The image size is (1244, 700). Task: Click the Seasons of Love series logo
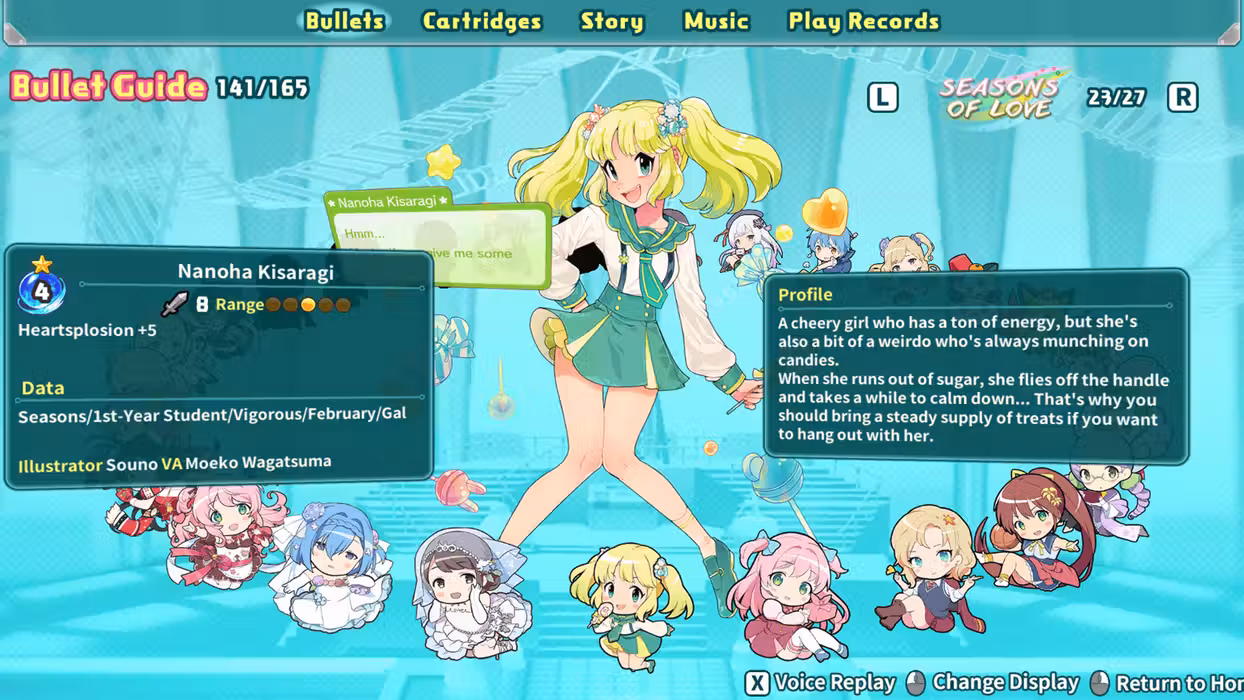point(999,97)
